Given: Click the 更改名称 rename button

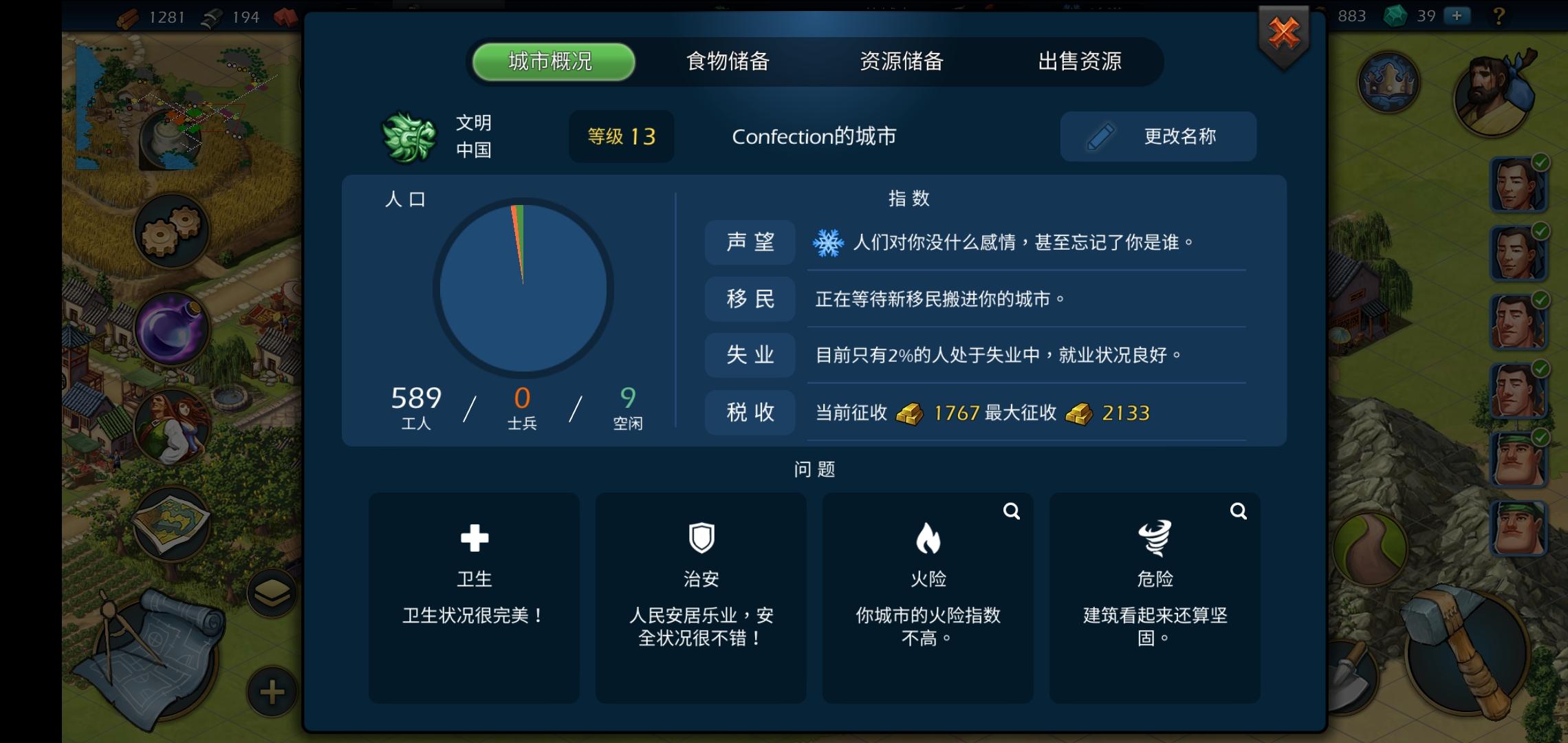Looking at the screenshot, I should [1157, 136].
